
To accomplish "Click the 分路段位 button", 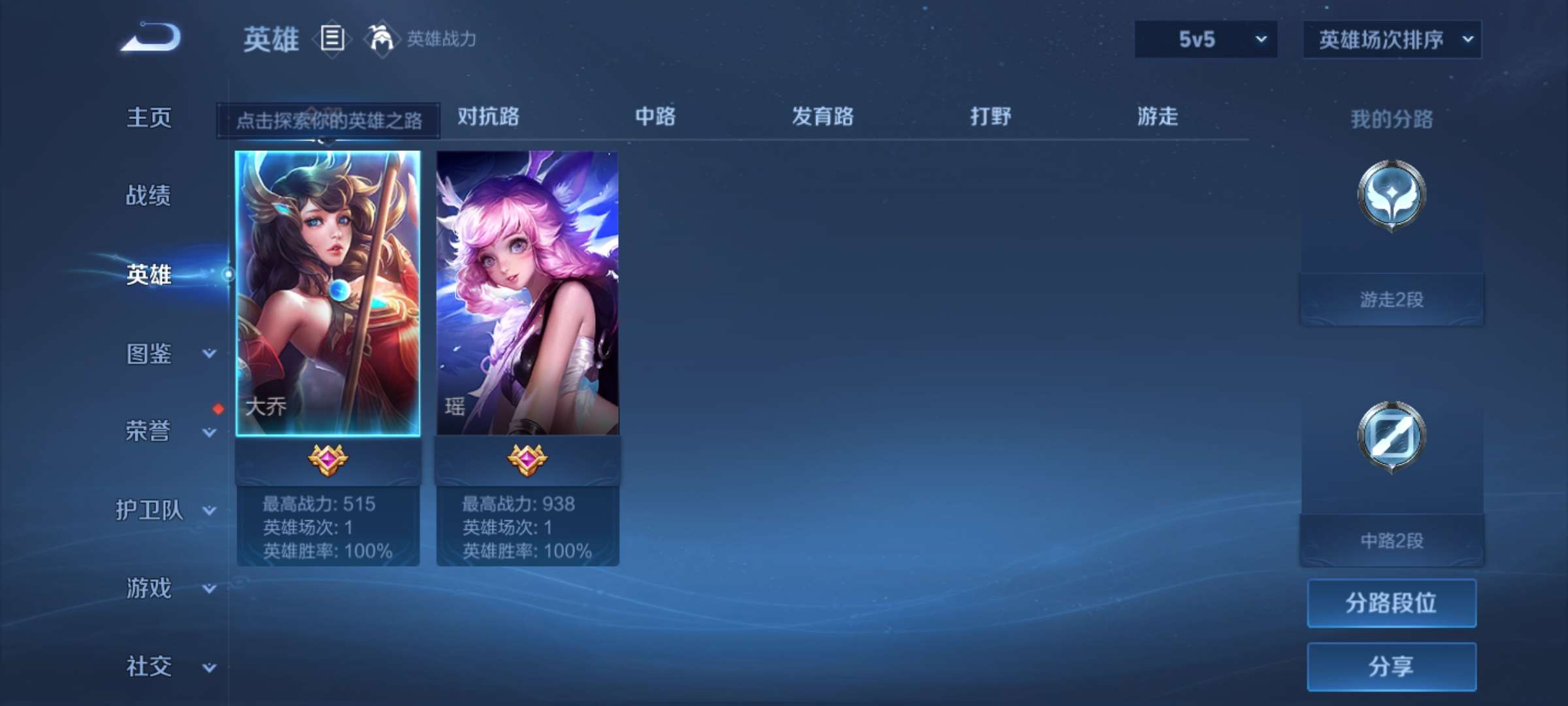I will 1392,603.
